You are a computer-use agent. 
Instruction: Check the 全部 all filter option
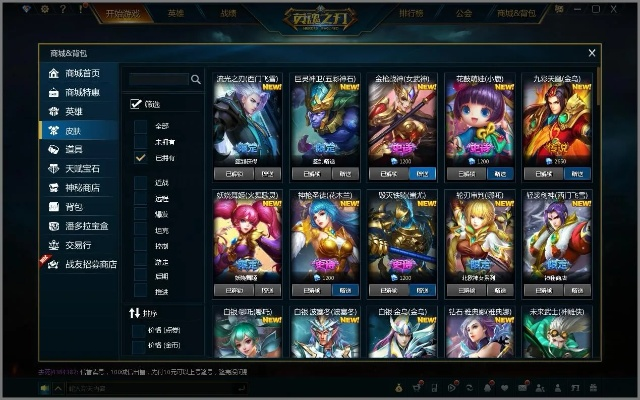point(141,126)
